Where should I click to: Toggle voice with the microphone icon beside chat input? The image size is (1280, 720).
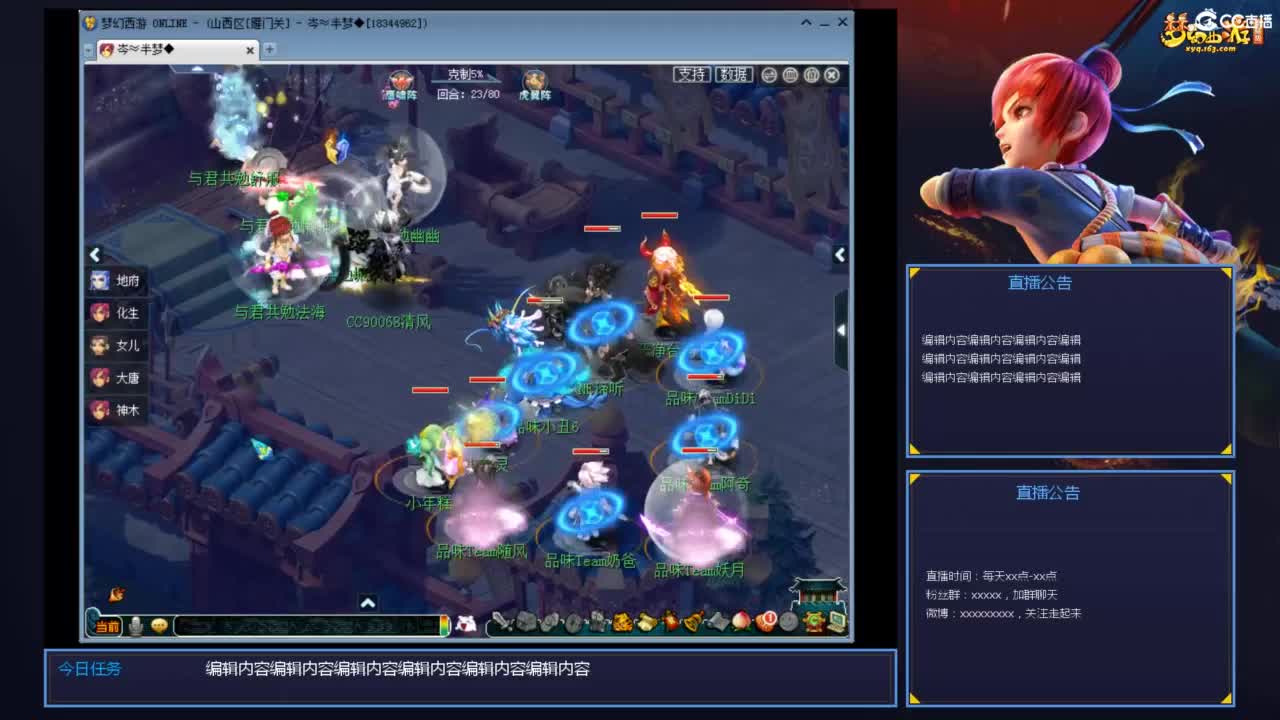[135, 627]
